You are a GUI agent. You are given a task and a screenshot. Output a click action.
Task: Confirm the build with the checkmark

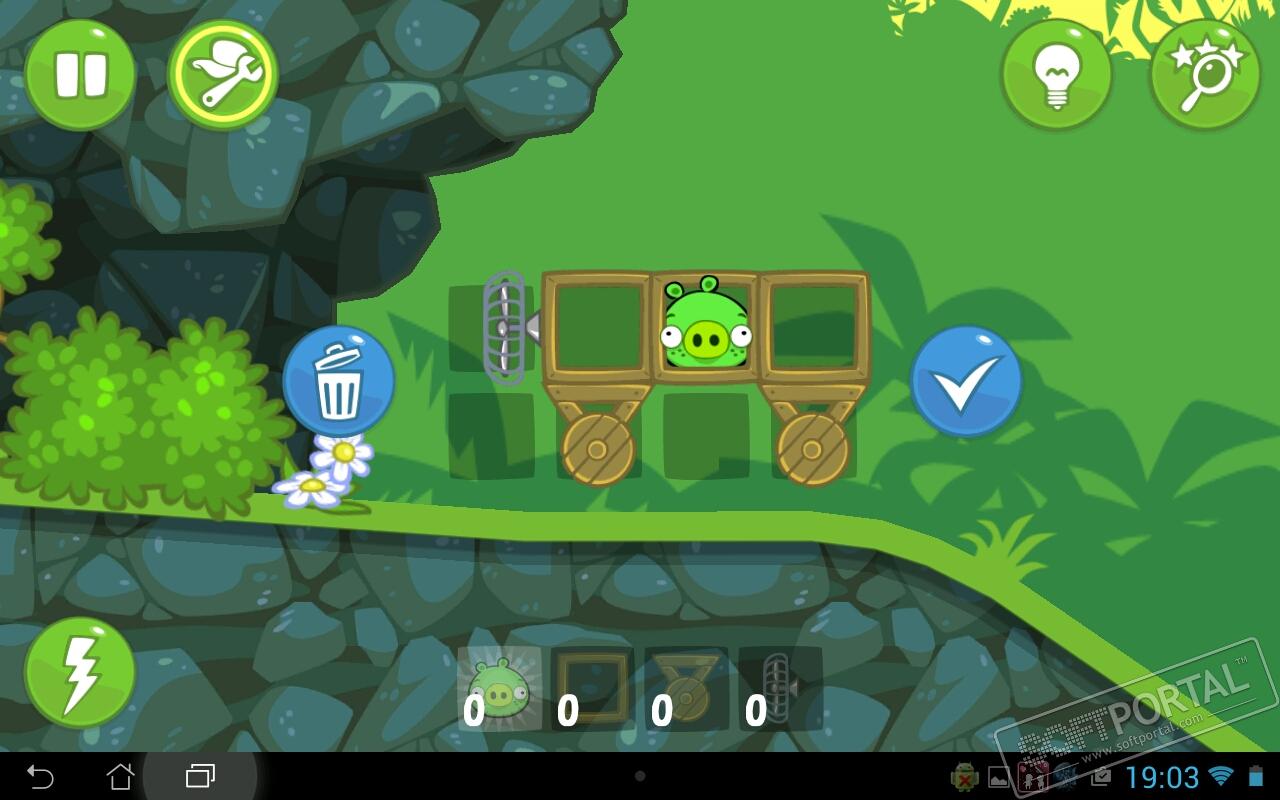966,381
